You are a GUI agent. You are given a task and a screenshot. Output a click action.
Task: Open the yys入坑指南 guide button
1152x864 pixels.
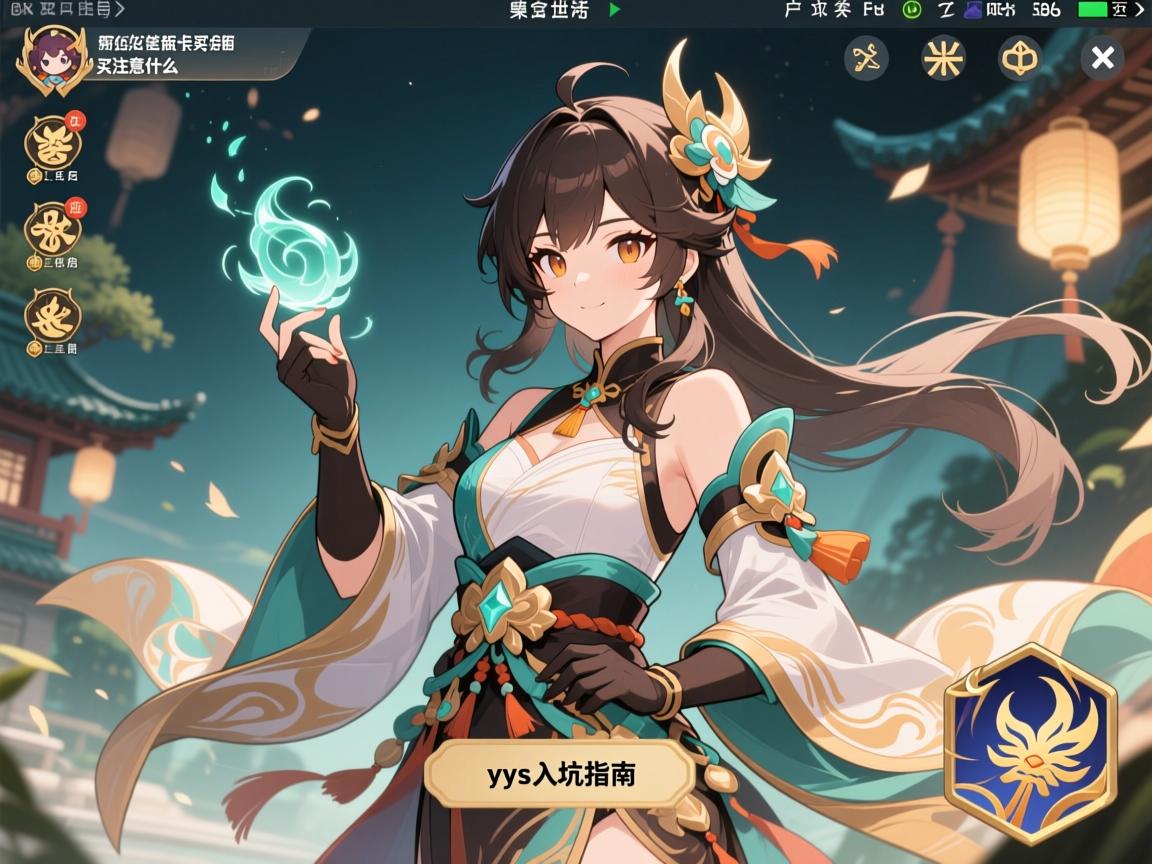560,775
